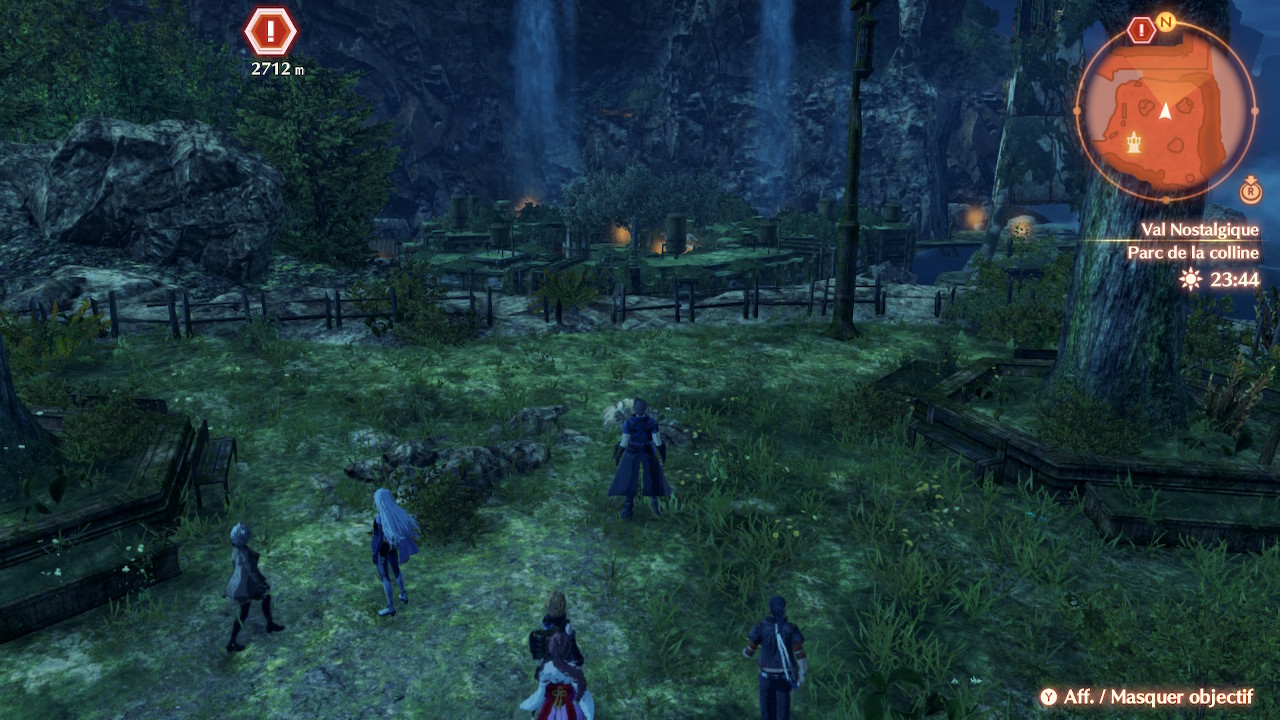The width and height of the screenshot is (1280, 720).
Task: Click the tower landmark icon on the minimap
Action: tap(1134, 143)
